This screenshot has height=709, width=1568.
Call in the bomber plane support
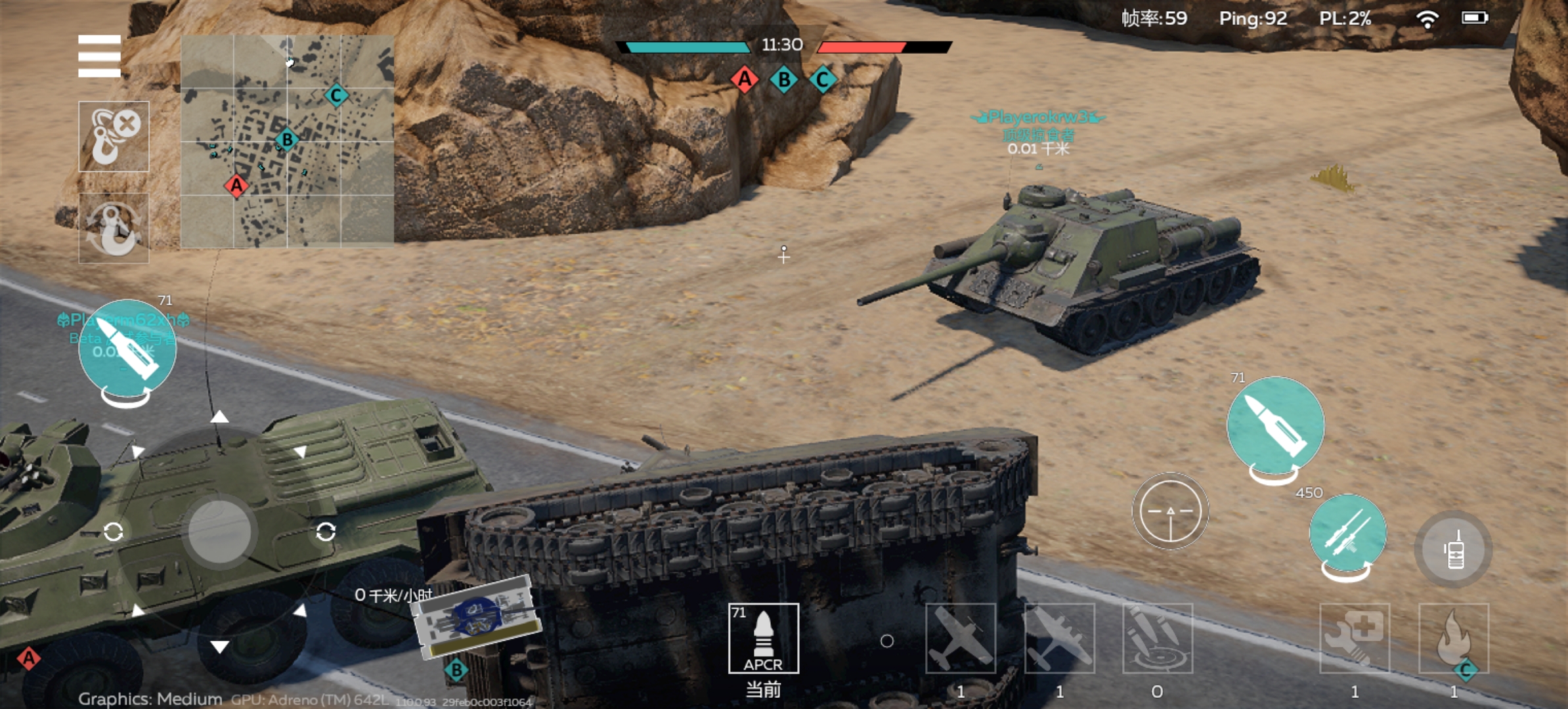tap(1059, 638)
